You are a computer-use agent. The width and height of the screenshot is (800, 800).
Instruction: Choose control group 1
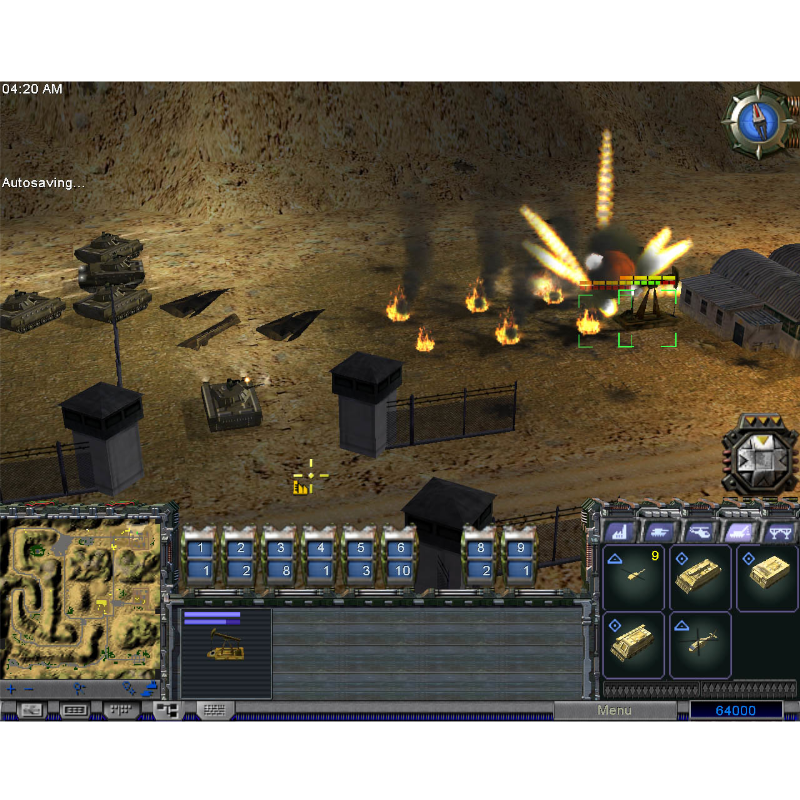click(199, 560)
